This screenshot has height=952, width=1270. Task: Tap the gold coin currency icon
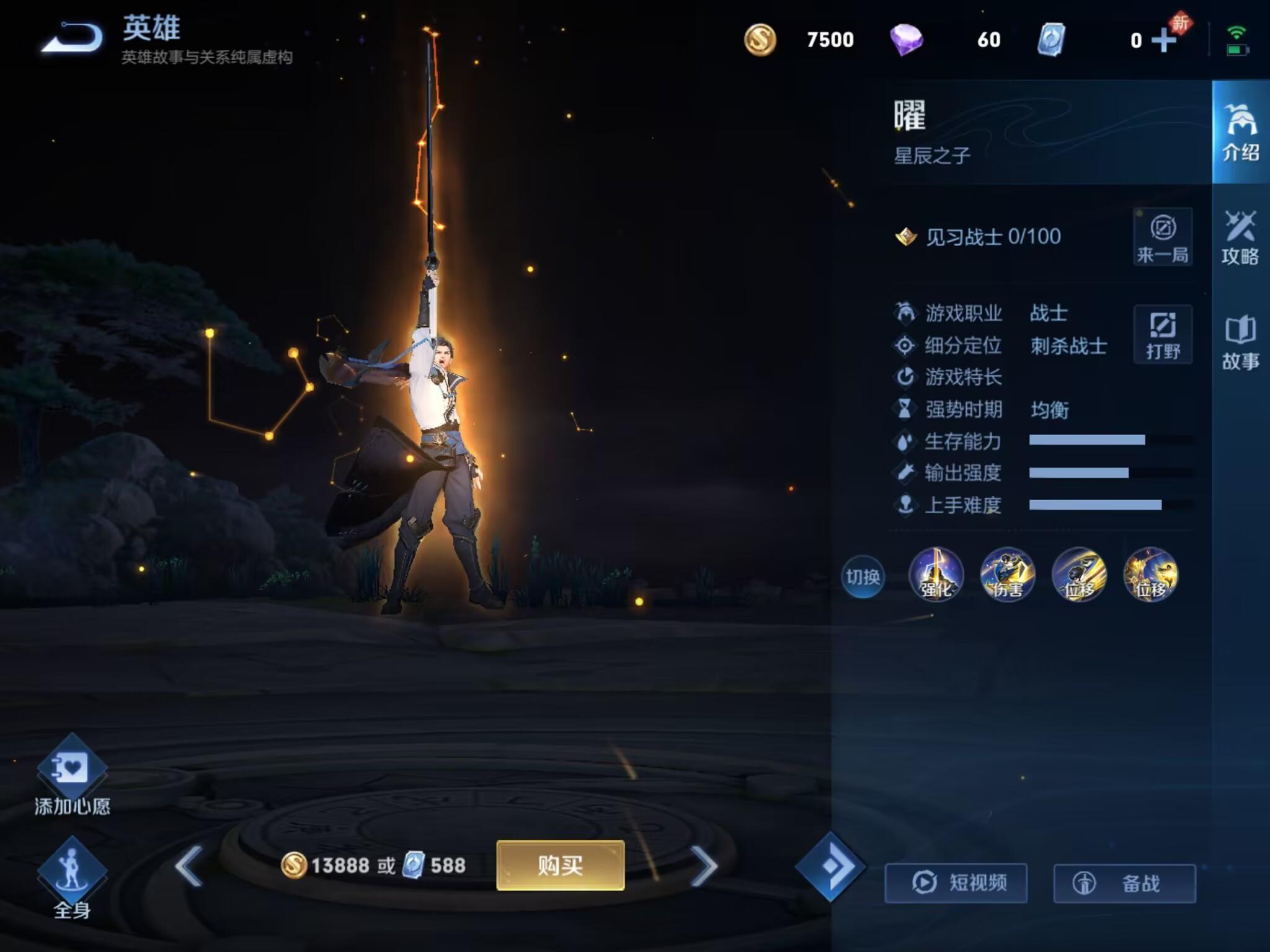[x=760, y=40]
